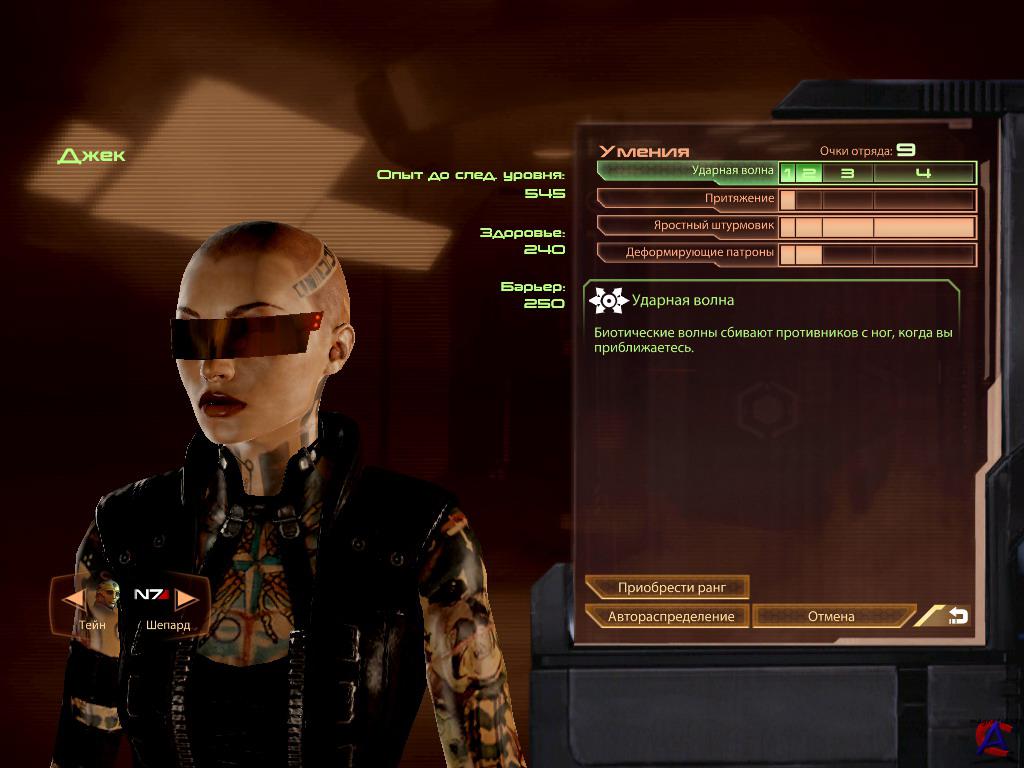Choose the Яростный штурмовик skill

(688, 226)
